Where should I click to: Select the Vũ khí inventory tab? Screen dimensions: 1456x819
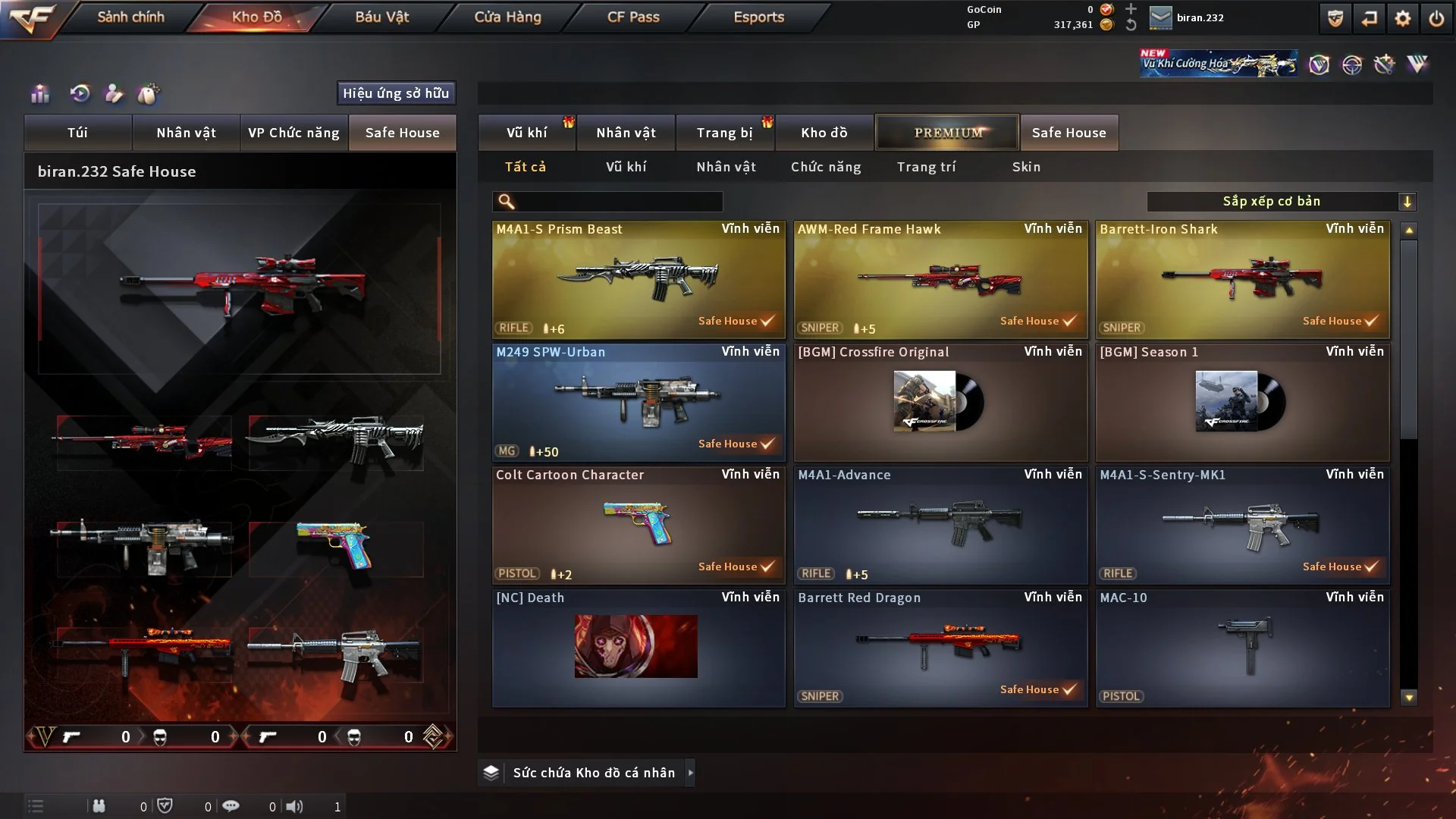click(x=526, y=133)
